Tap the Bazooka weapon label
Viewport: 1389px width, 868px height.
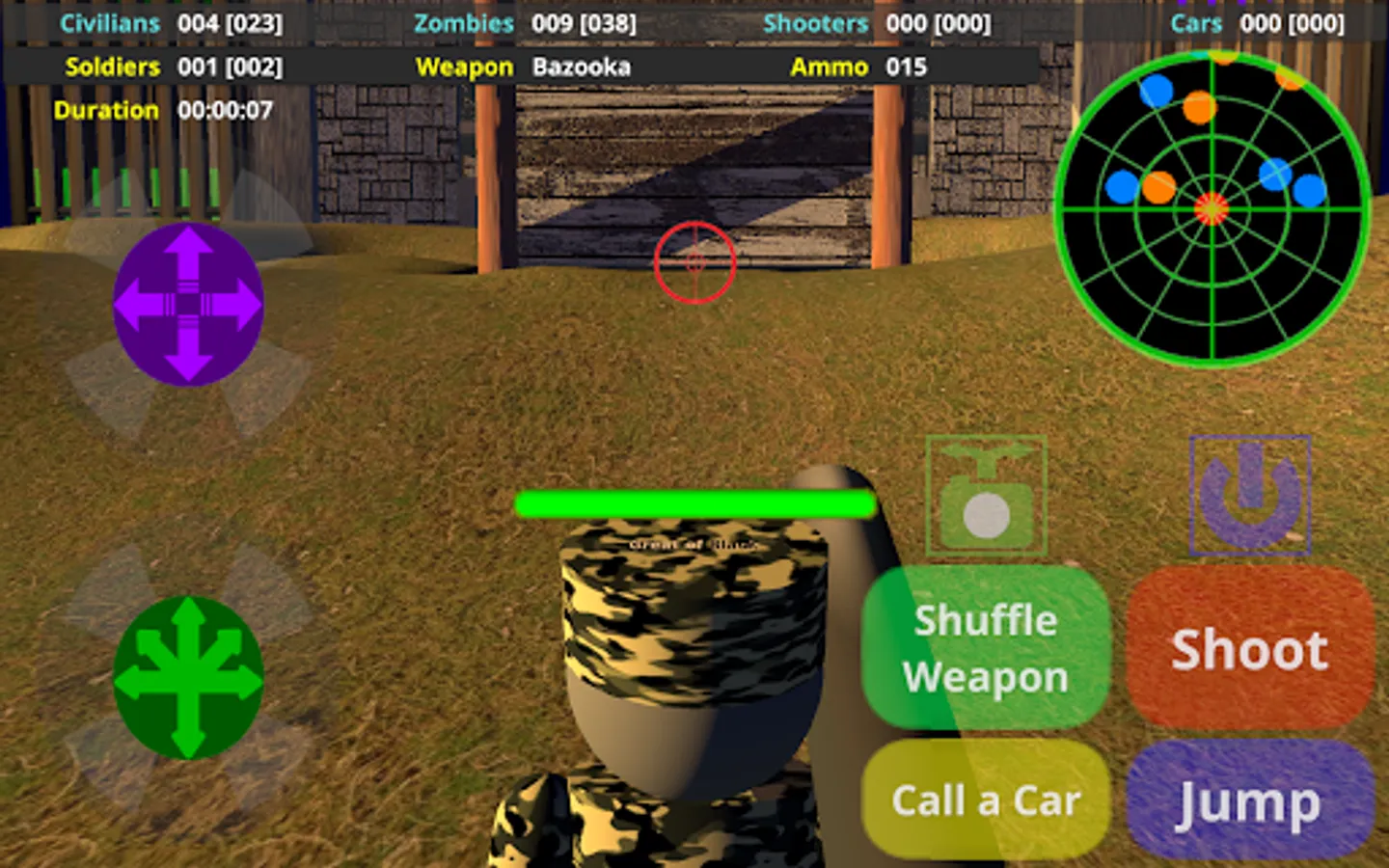coord(580,68)
